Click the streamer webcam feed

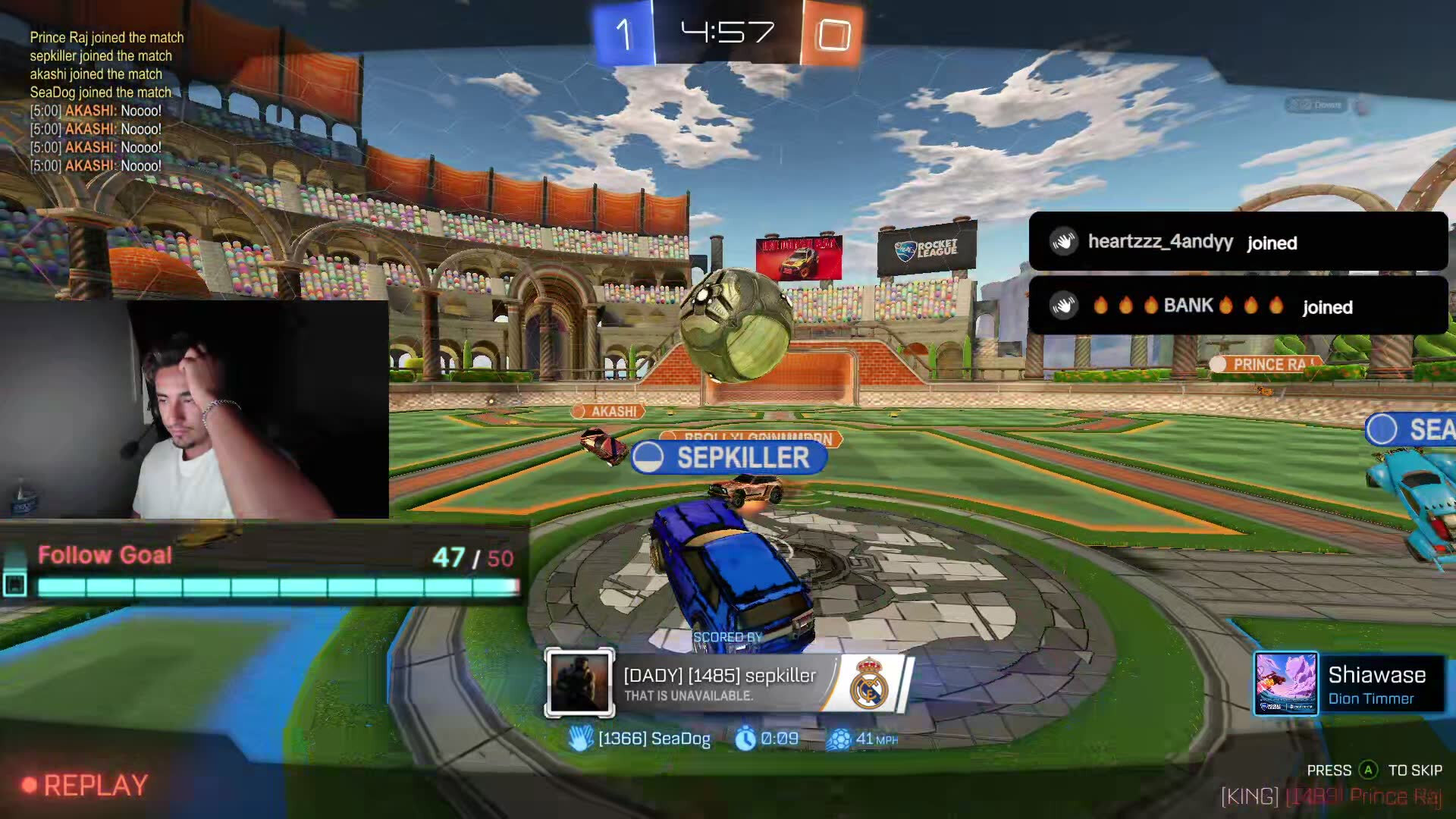(194, 409)
